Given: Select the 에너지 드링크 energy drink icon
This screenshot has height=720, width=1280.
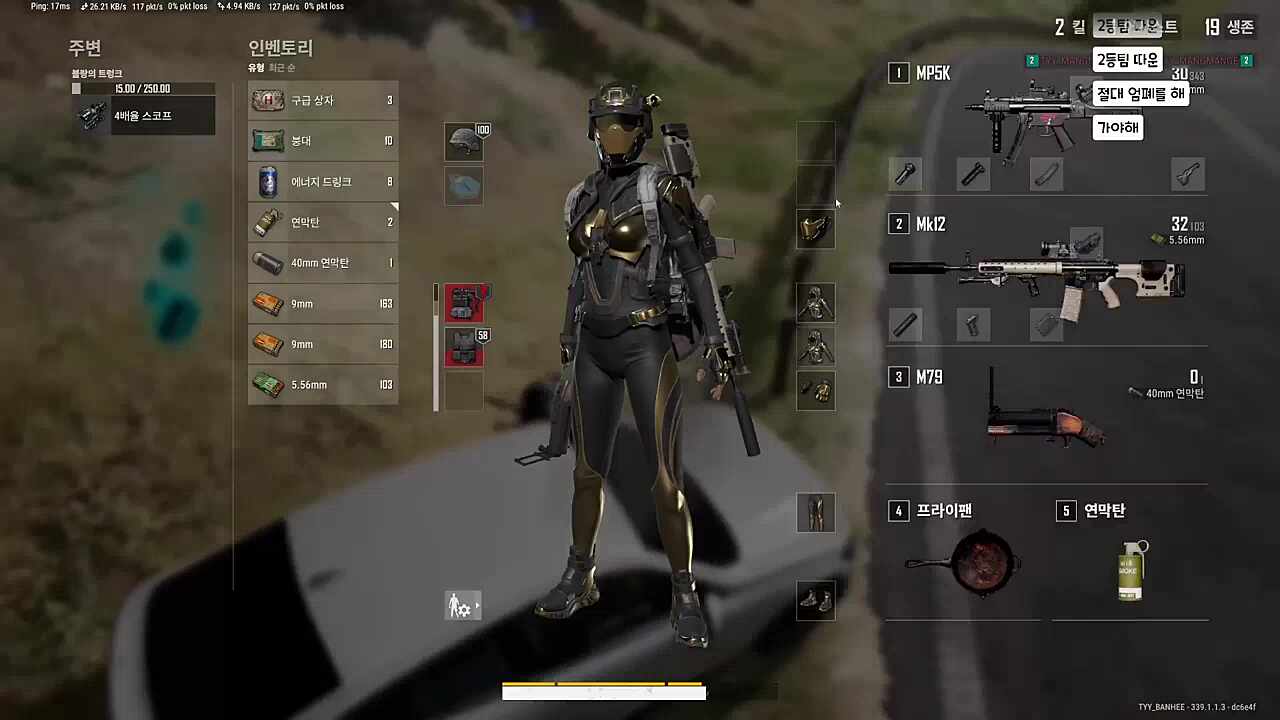Looking at the screenshot, I should coord(267,181).
